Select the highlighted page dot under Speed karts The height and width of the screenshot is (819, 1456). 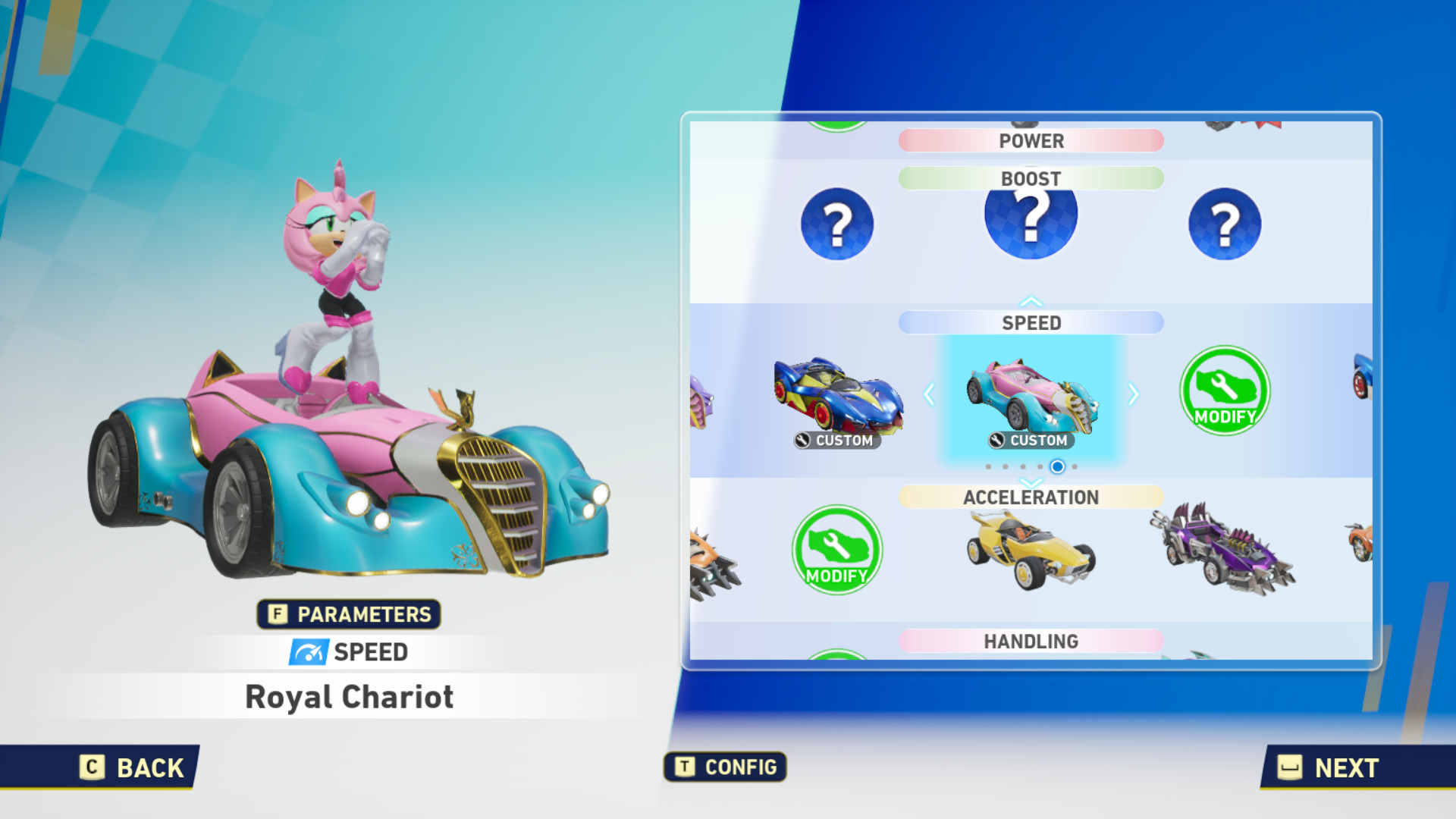click(1057, 466)
